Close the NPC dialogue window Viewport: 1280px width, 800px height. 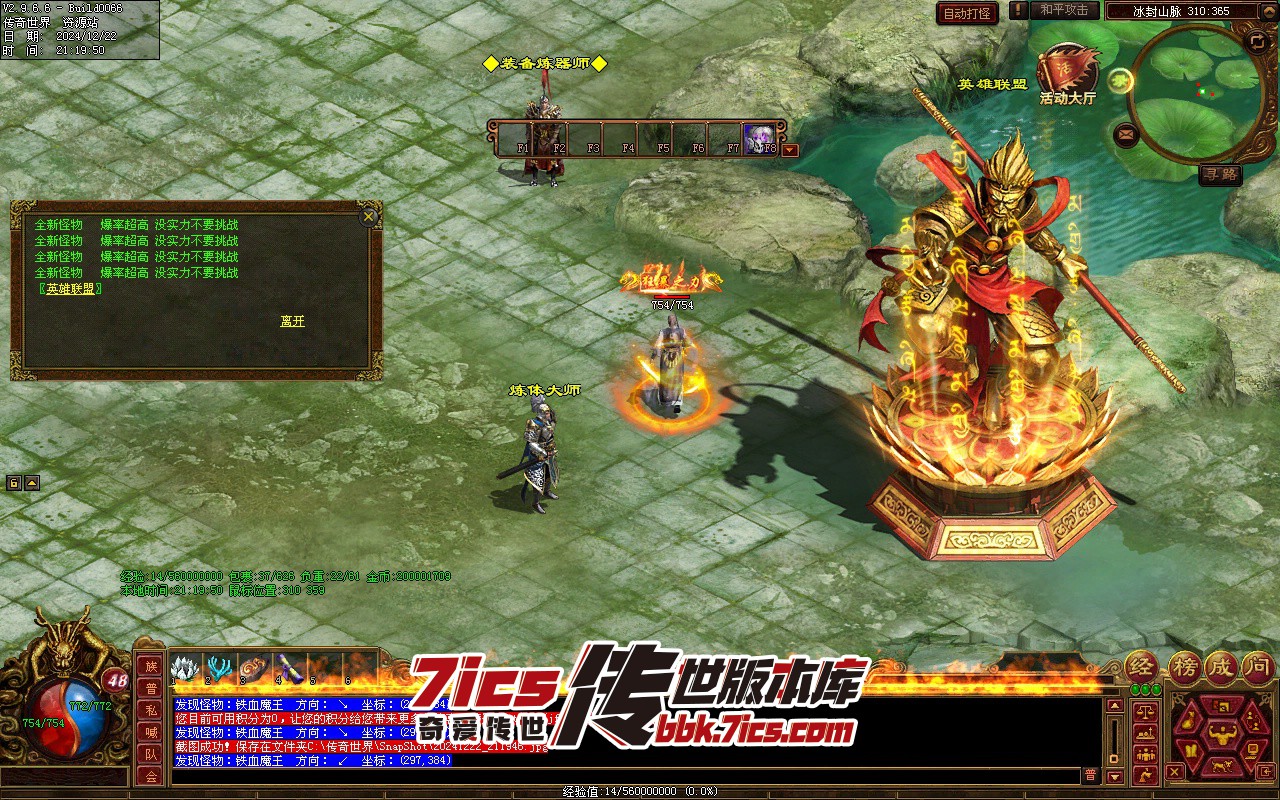coord(369,216)
